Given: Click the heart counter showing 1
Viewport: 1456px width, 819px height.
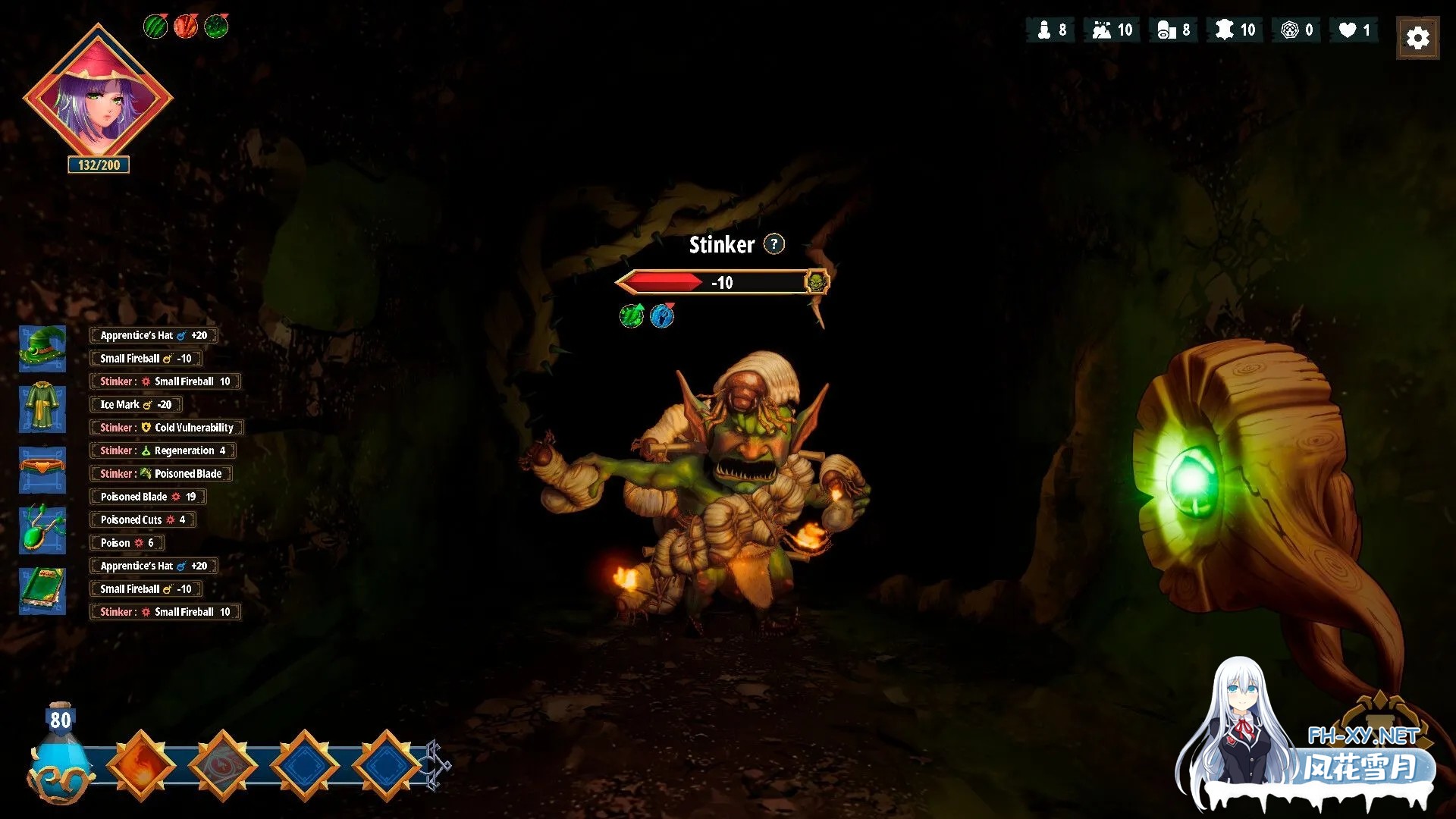Looking at the screenshot, I should tap(1354, 30).
